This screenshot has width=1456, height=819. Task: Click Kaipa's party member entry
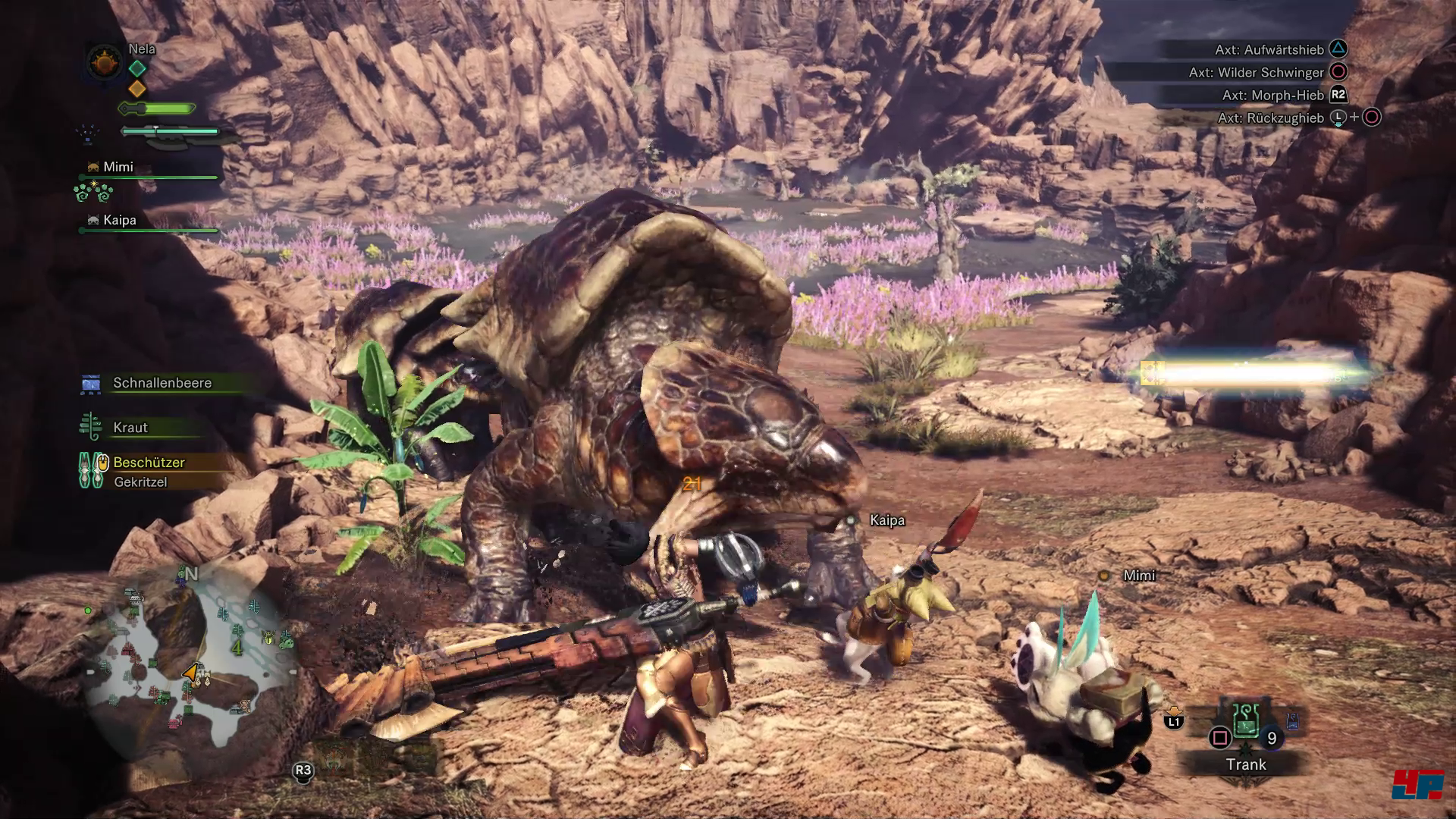120,221
